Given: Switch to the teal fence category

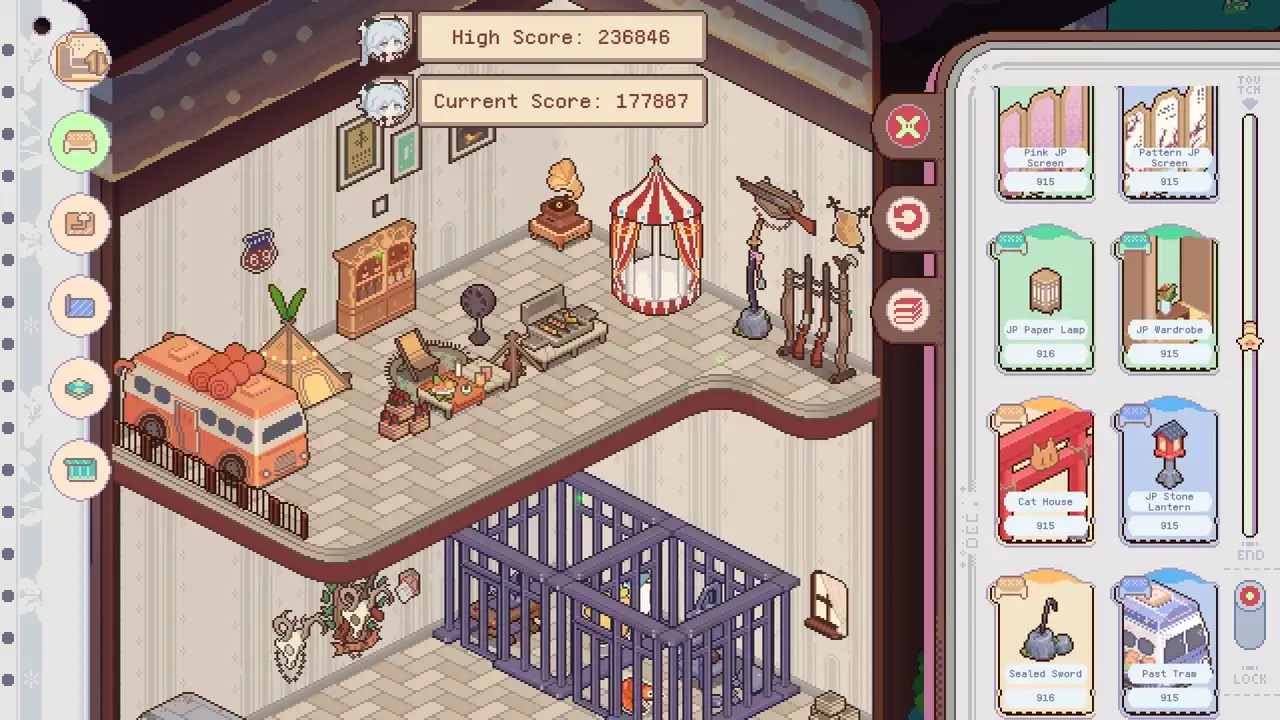Looking at the screenshot, I should (x=81, y=469).
